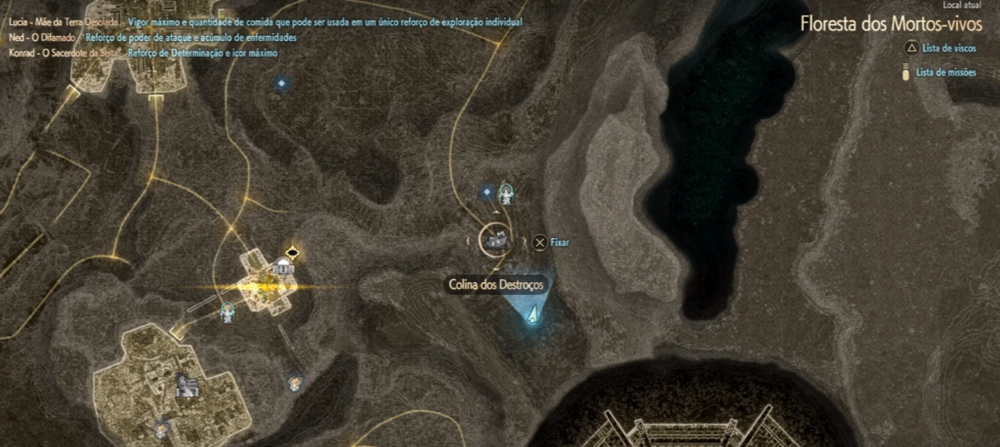Select the figure marker beside the glowing fort's road
Screen dimensions: 1000x447
coord(229,311)
